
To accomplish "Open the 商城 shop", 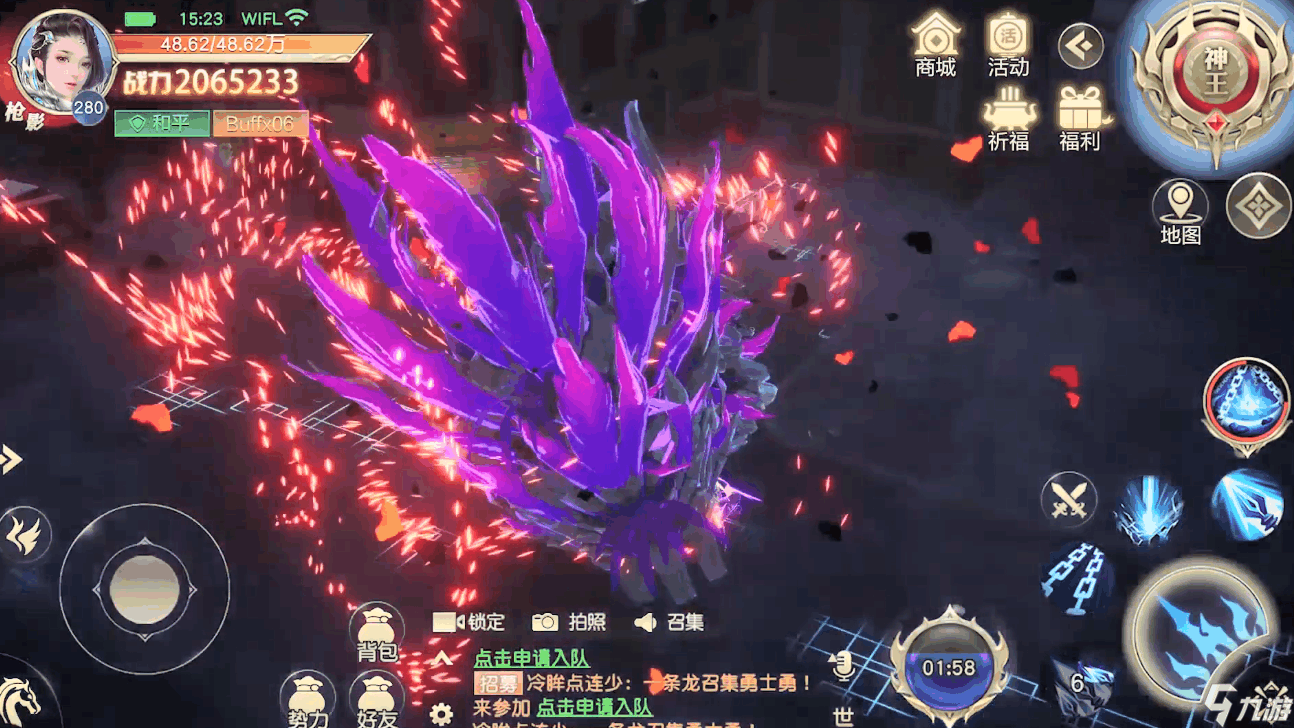I will click(935, 45).
